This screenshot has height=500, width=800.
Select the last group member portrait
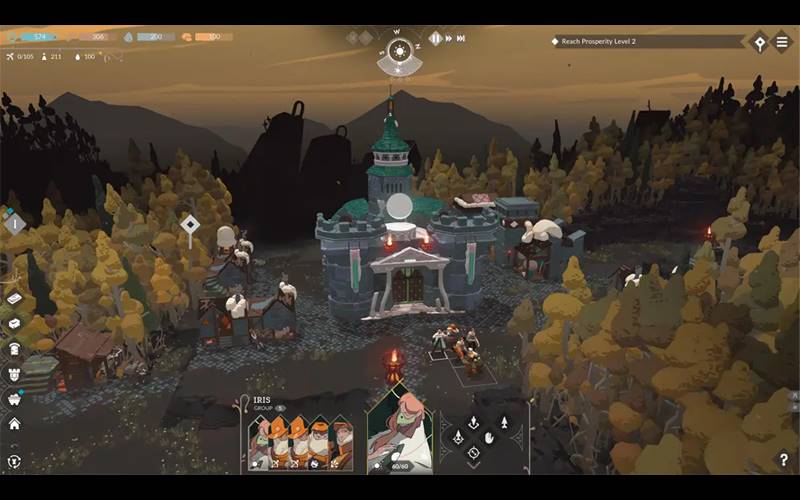[341, 443]
